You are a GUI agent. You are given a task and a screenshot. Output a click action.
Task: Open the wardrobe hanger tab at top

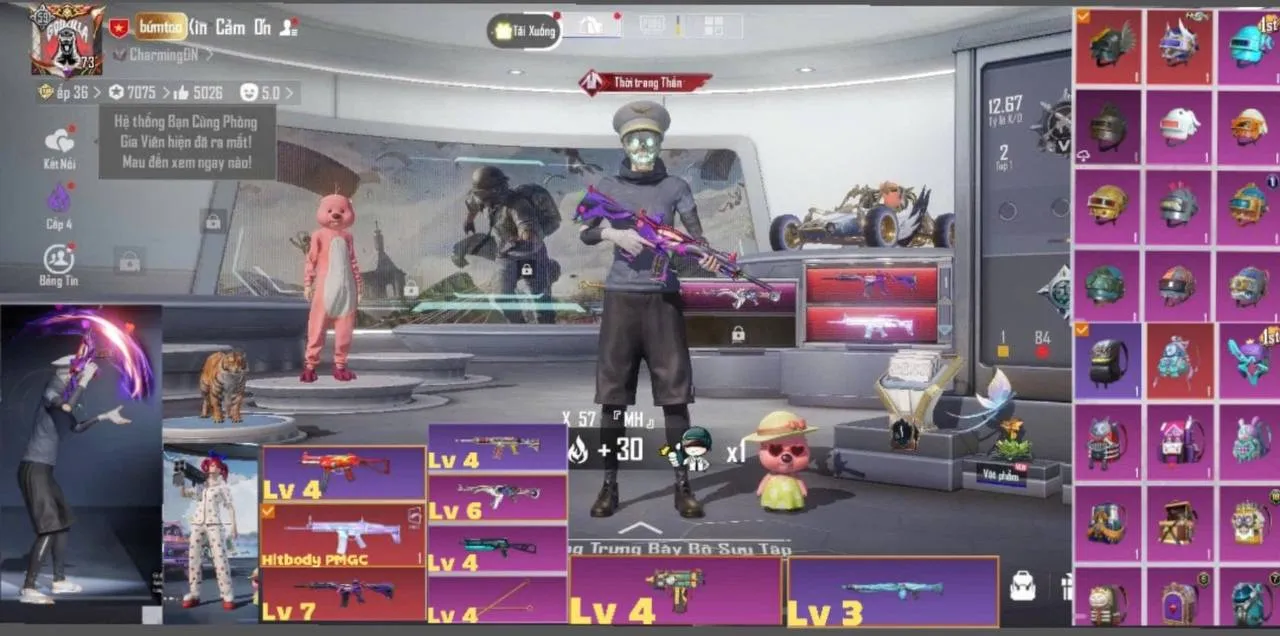click(592, 27)
